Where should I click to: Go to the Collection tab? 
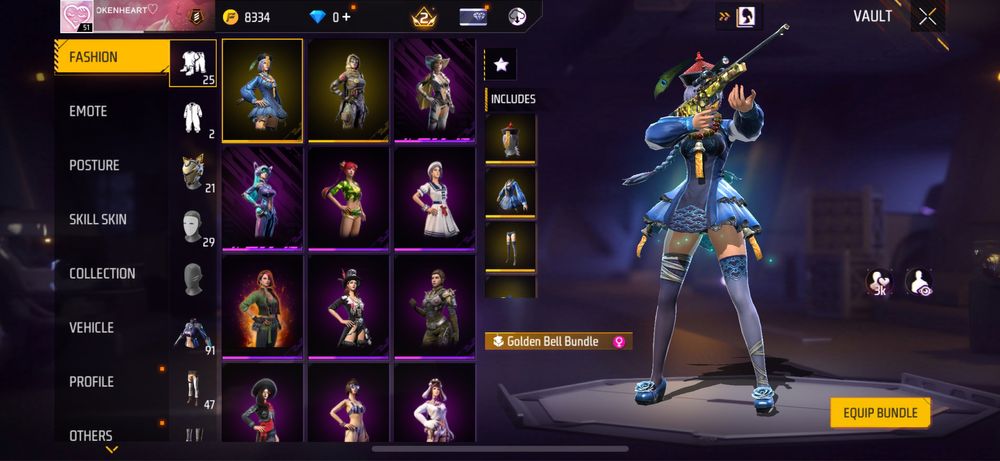[x=102, y=273]
